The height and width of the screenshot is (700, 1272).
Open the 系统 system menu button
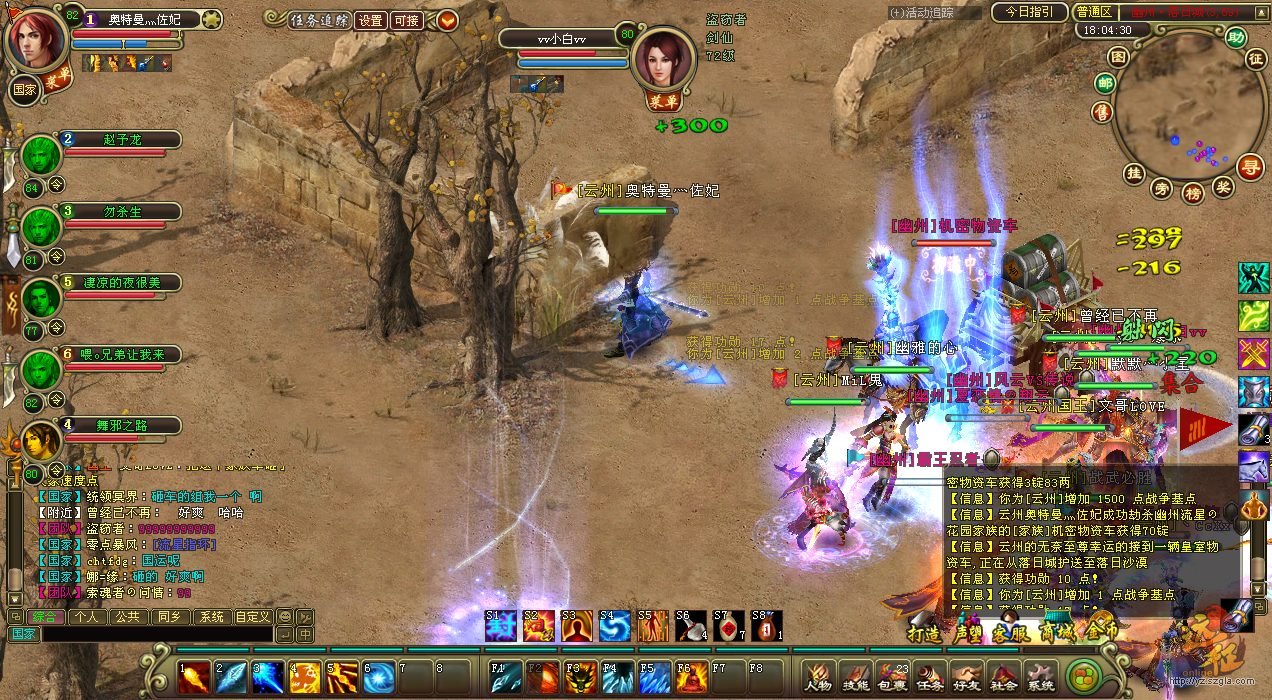click(1040, 677)
